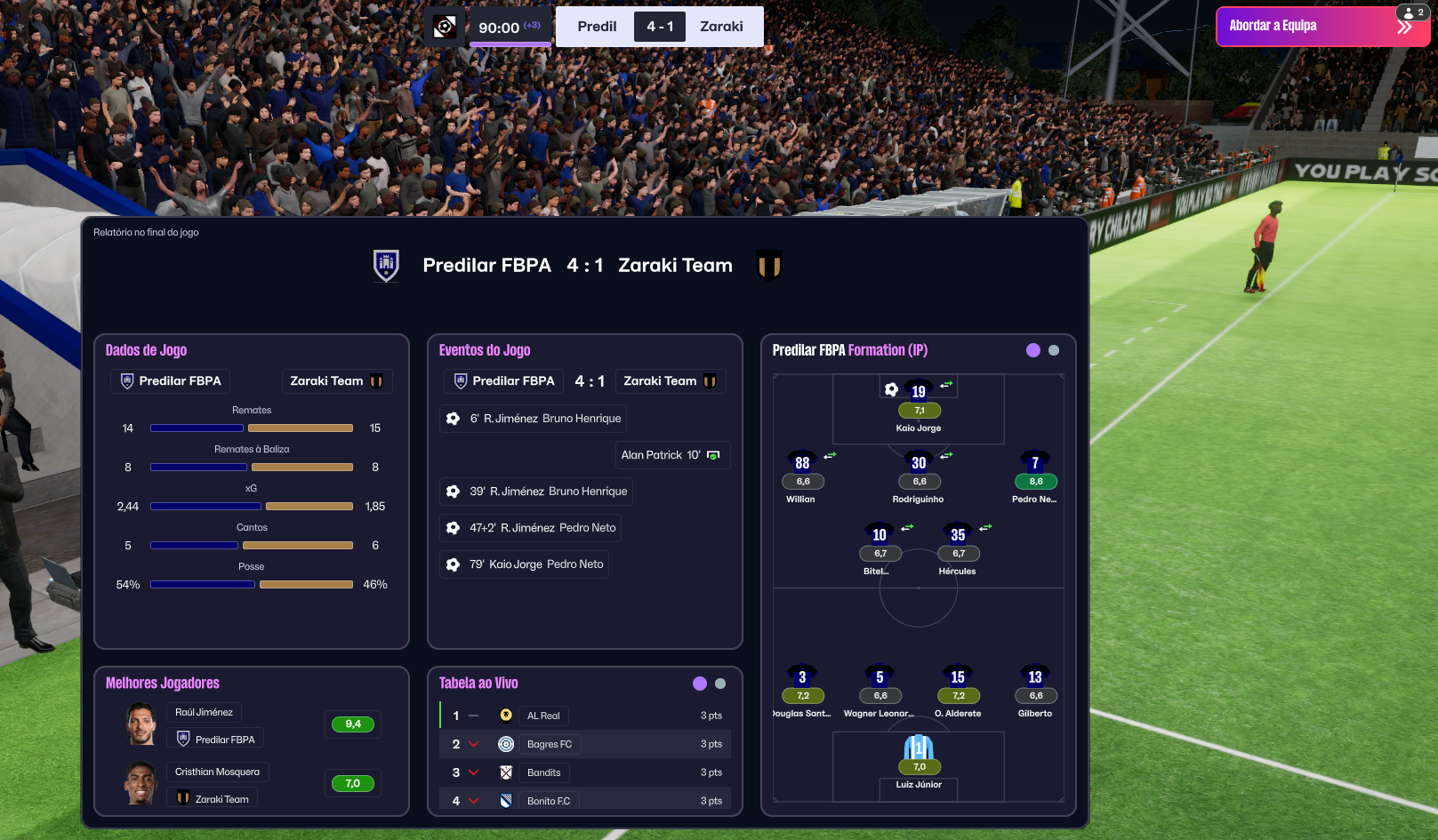Open the 6' R.Jiménez goal event
The width and height of the screenshot is (1438, 840).
point(534,419)
